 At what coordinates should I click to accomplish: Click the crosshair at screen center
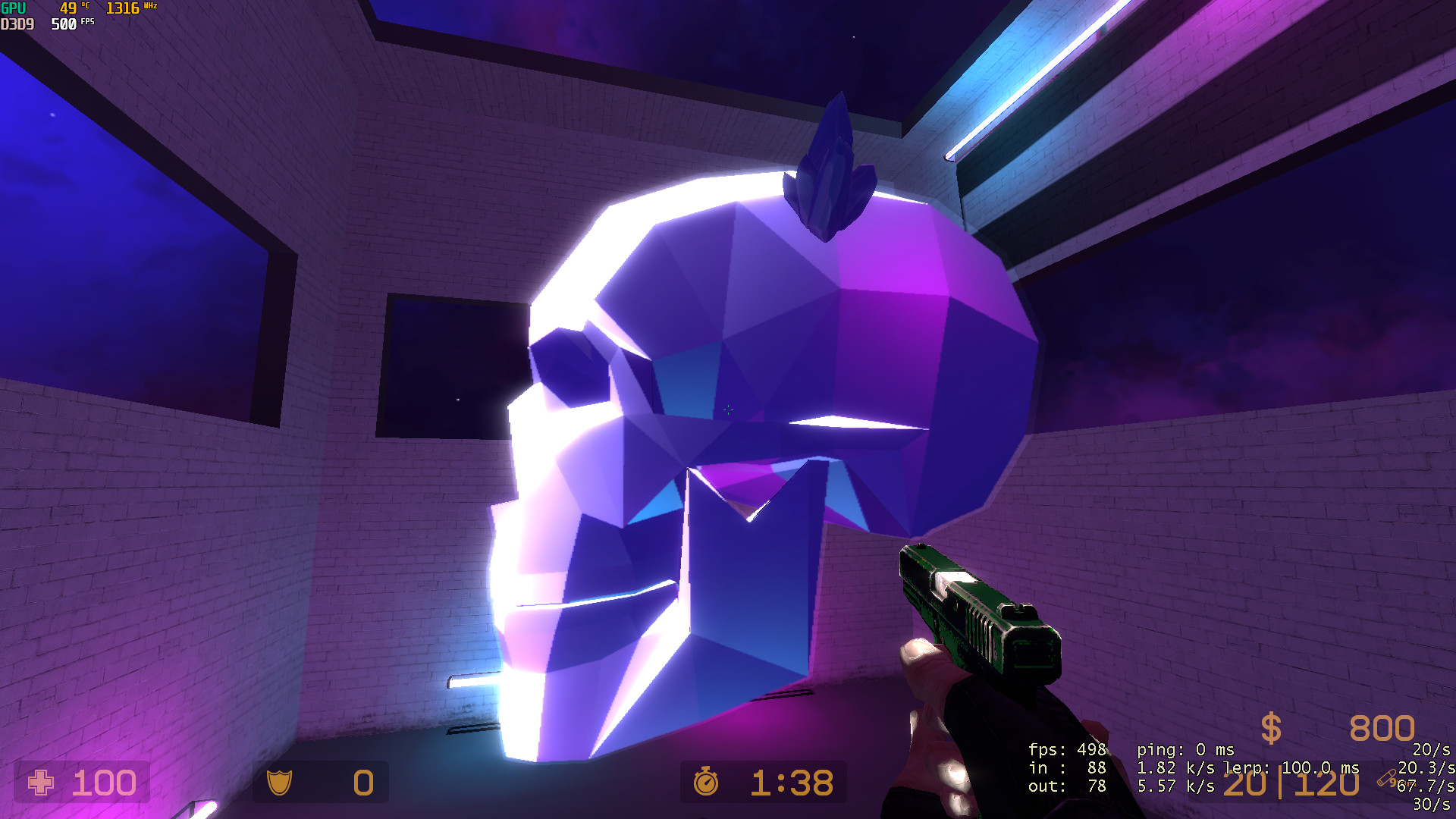[x=728, y=409]
